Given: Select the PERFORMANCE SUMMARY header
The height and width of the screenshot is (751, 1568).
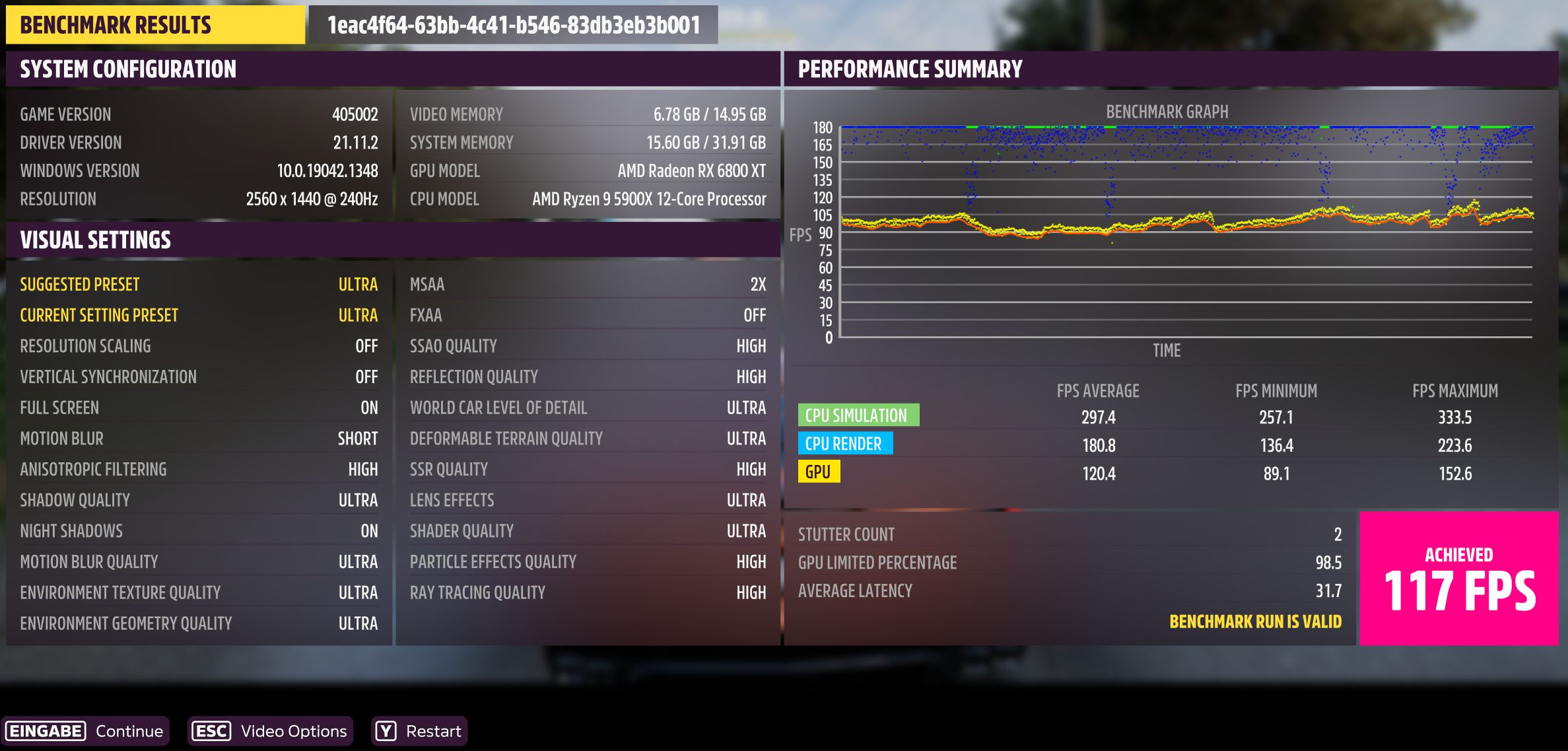Looking at the screenshot, I should [x=910, y=69].
